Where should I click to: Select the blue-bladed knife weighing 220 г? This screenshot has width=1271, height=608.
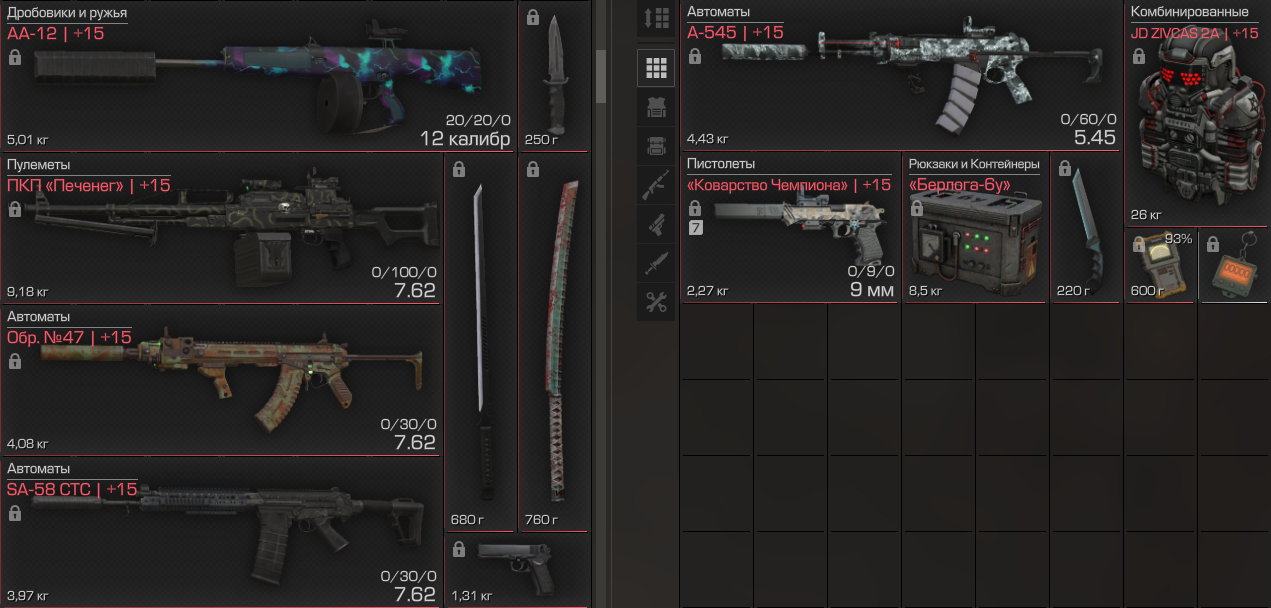coord(1086,228)
